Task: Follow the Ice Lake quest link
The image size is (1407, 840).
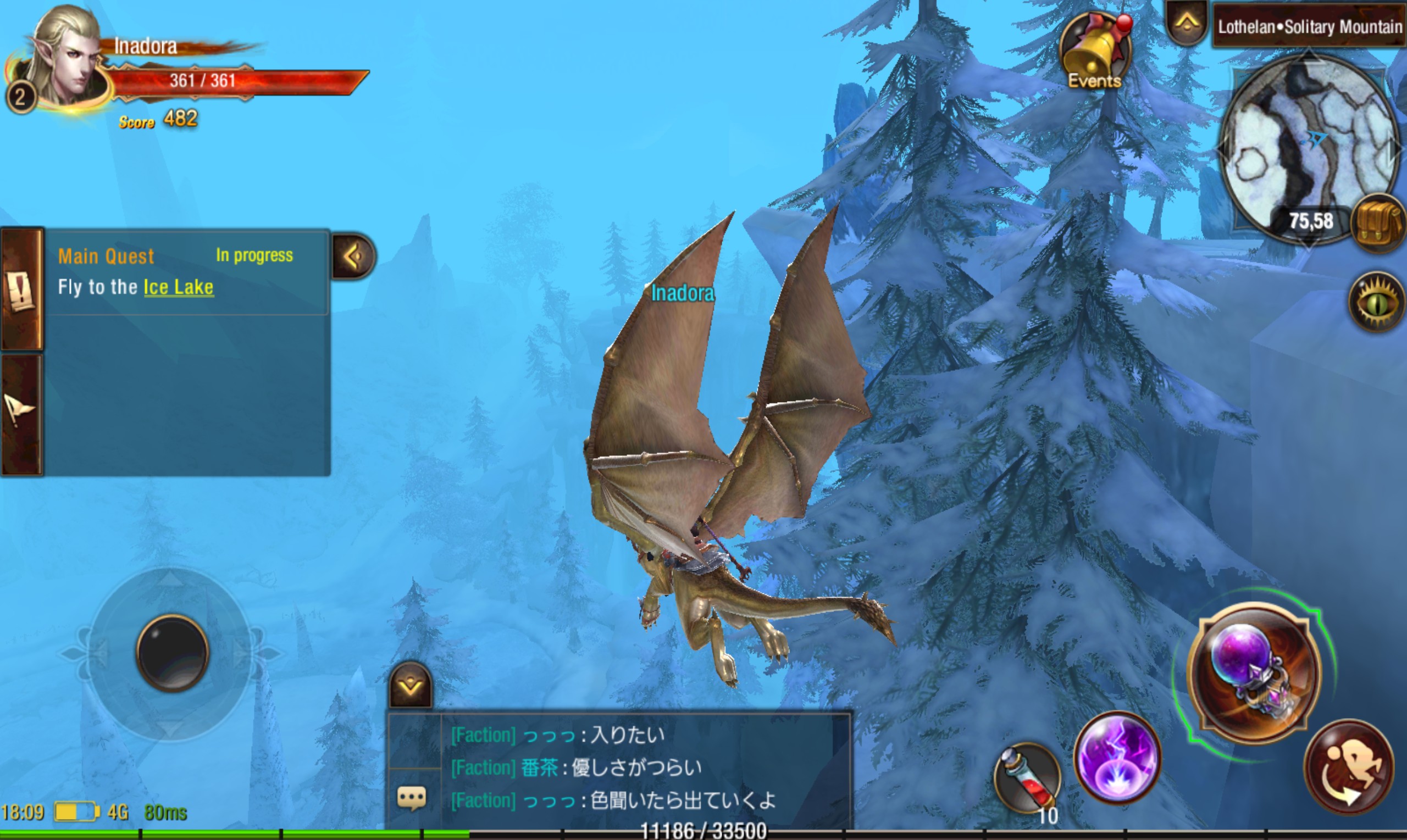Action: (x=179, y=287)
